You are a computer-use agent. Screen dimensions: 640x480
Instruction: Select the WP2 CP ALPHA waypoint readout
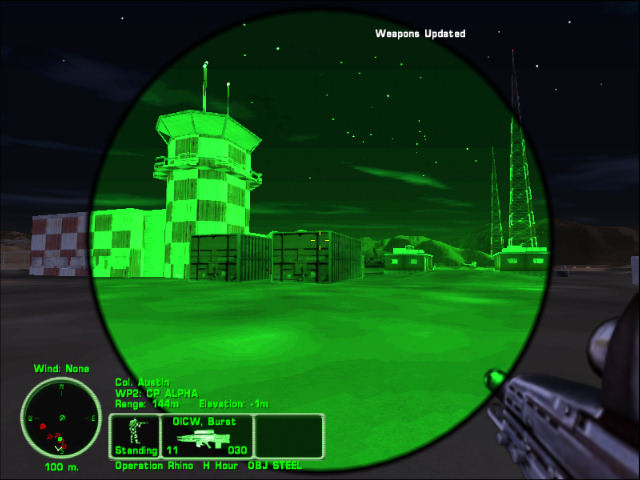click(x=157, y=393)
